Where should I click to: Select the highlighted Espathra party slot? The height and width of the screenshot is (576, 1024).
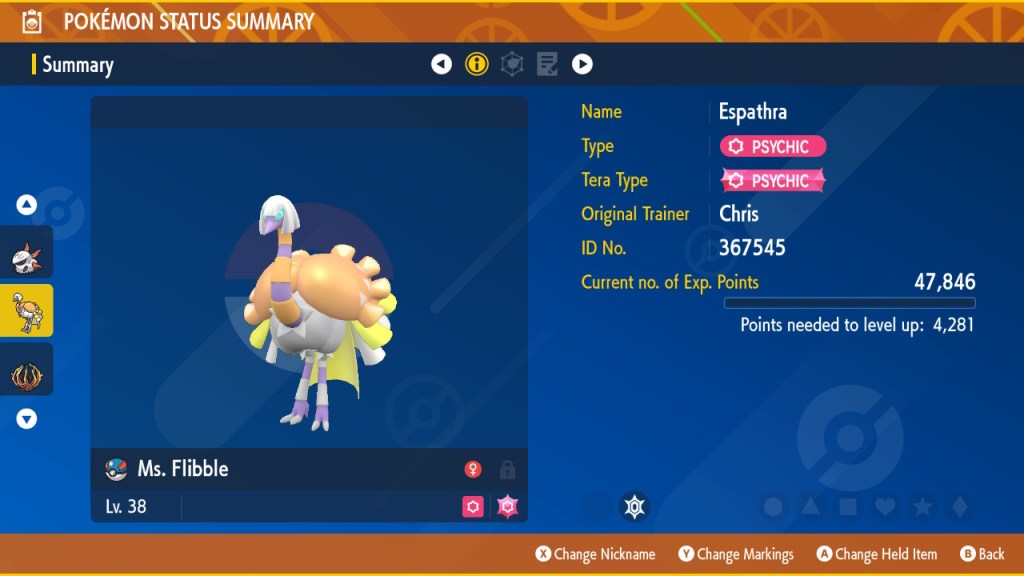click(x=27, y=311)
